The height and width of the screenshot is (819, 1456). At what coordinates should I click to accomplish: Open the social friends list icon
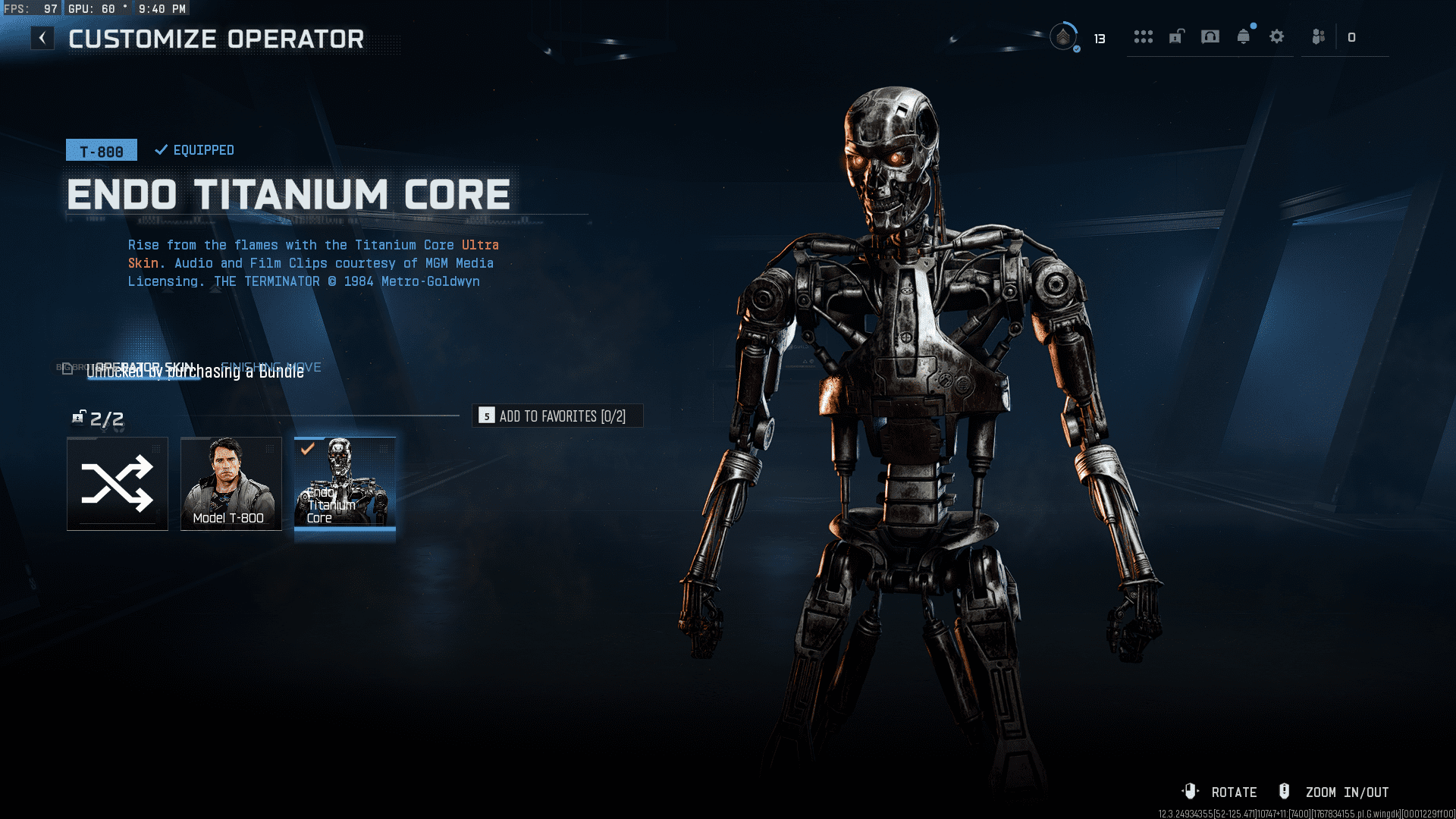point(1319,37)
